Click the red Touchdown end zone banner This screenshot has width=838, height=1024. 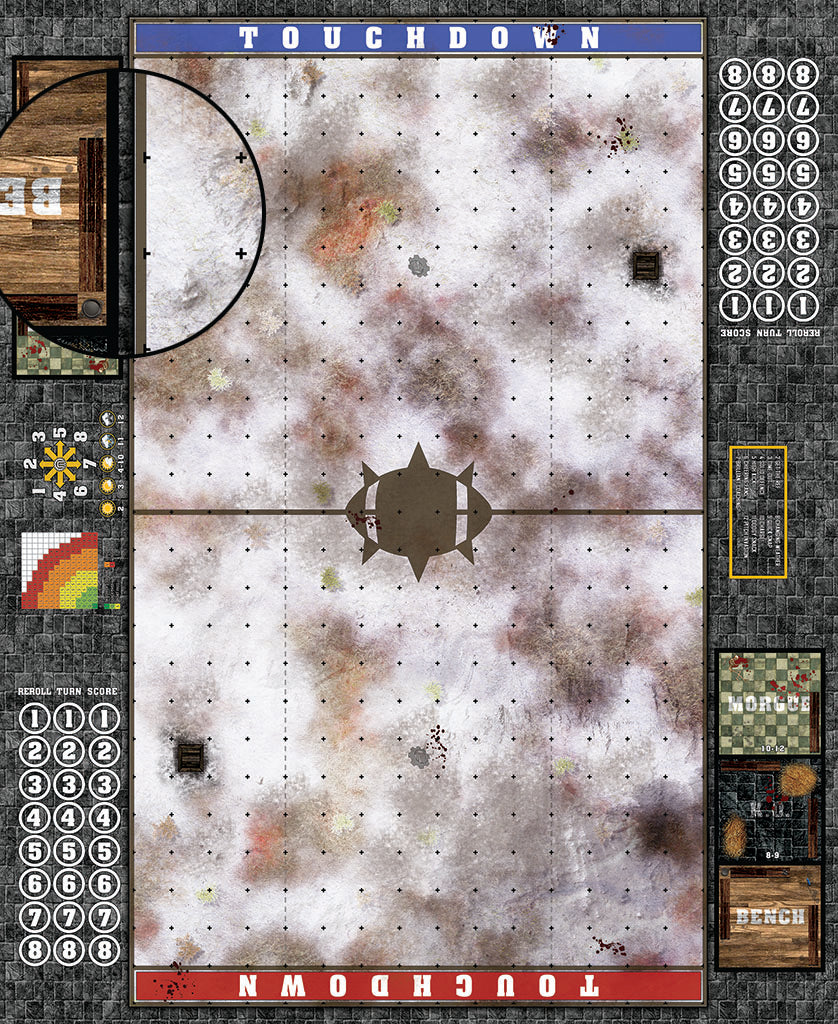pos(418,984)
